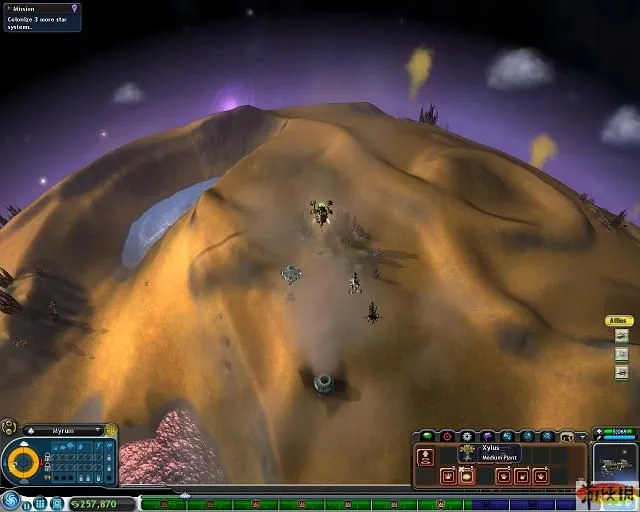
Task: Open the blue card icon next to the grid
Action: coord(57,504)
